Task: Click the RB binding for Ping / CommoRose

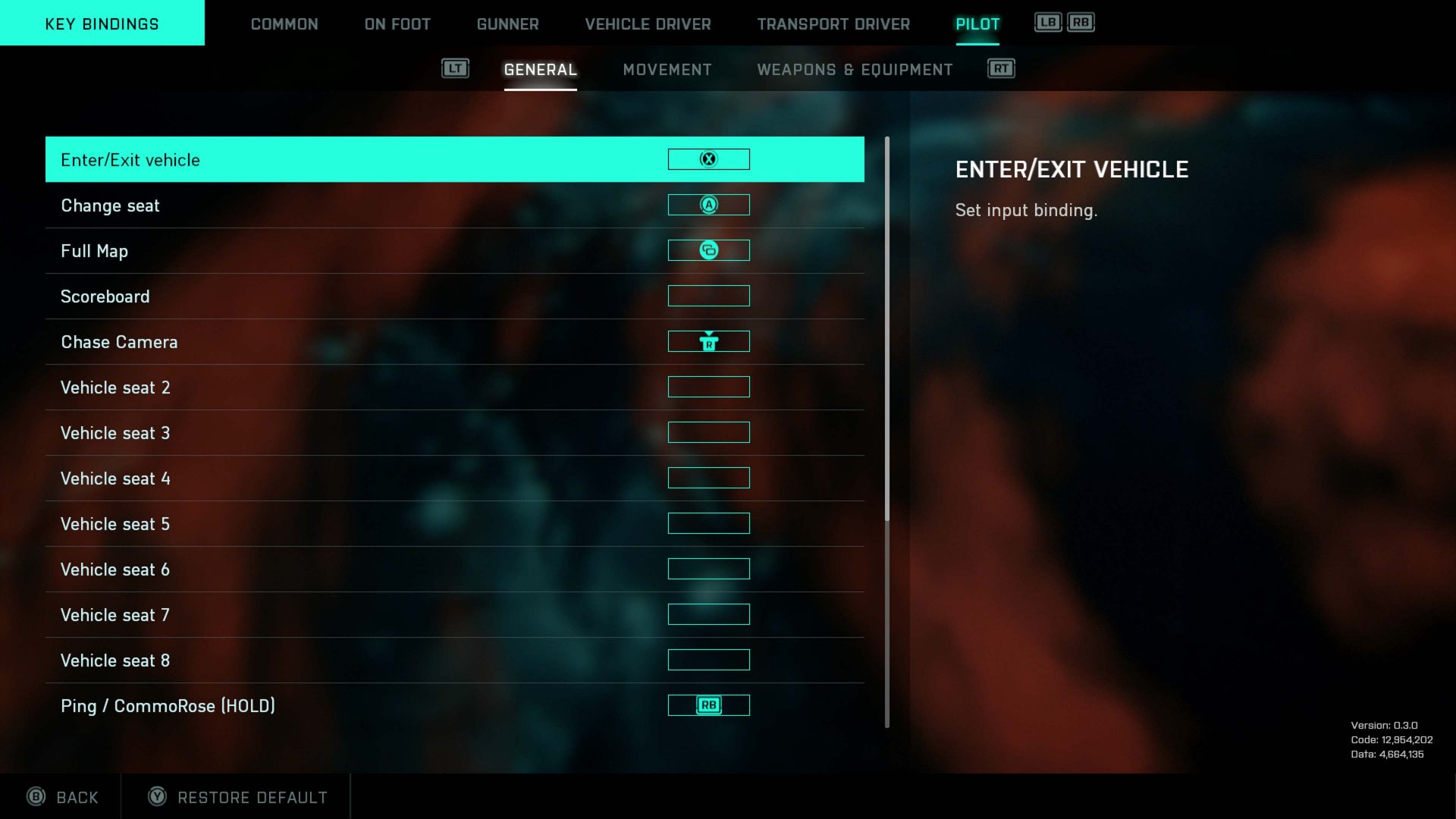Action: pyautogui.click(x=708, y=705)
